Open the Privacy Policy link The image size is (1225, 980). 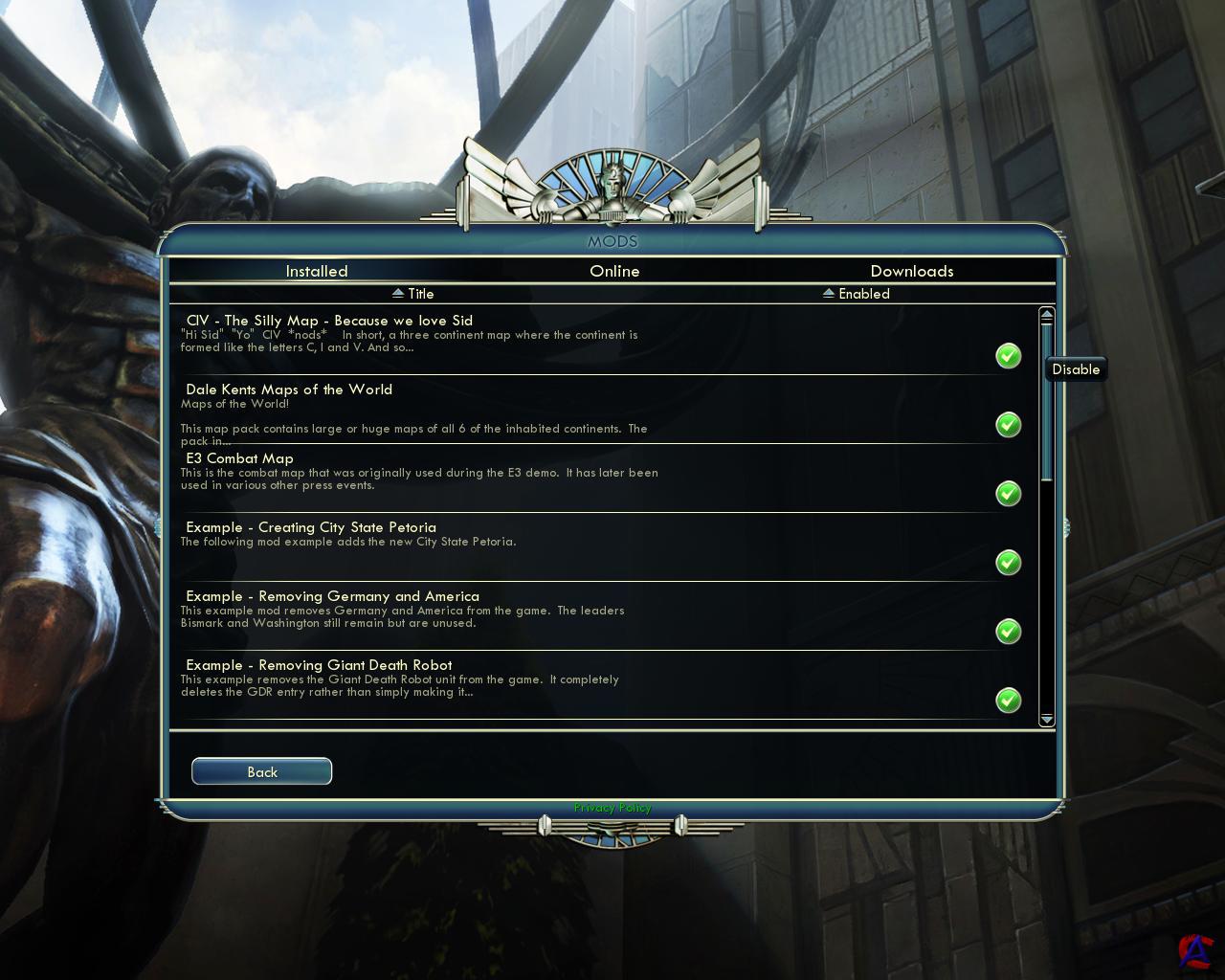[x=612, y=808]
